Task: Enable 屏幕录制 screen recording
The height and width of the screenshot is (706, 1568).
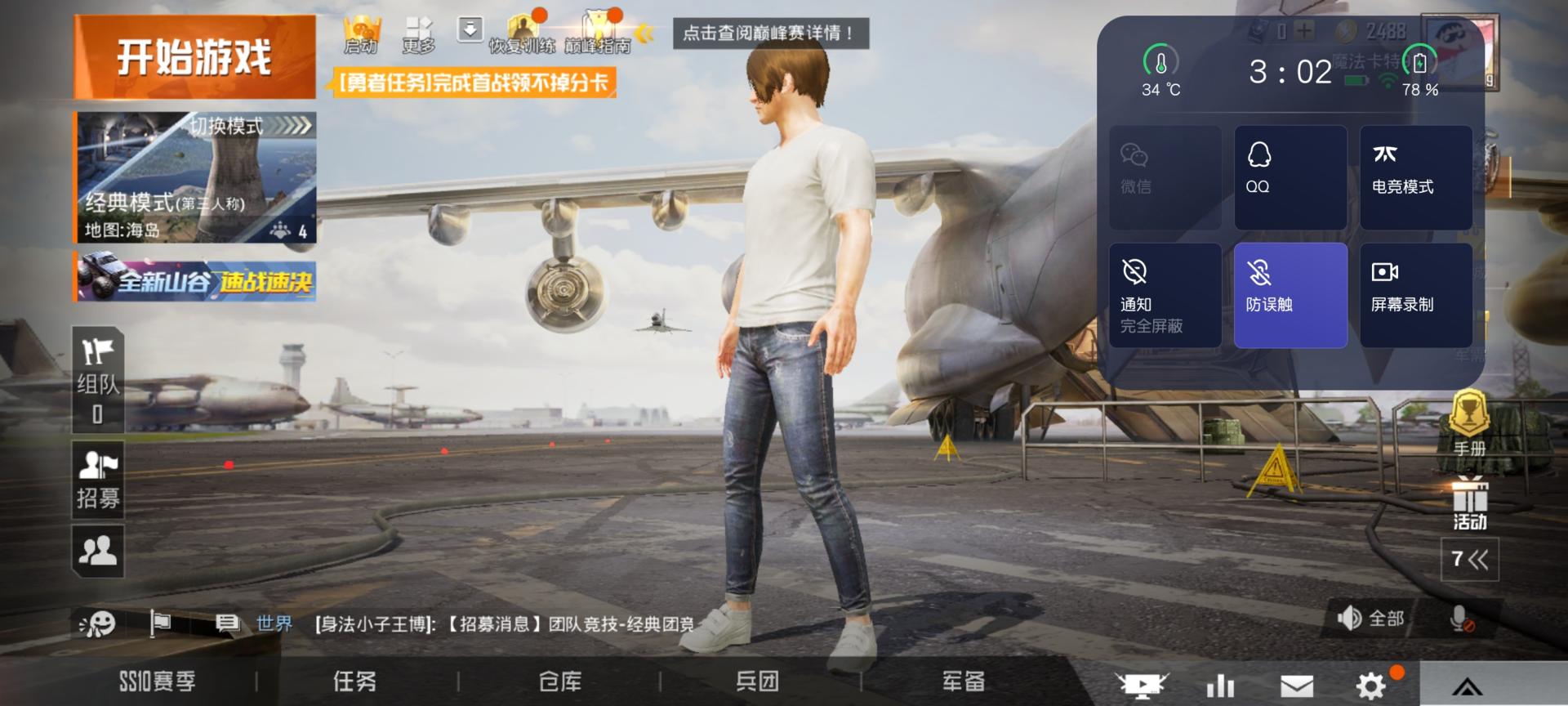Action: point(1417,294)
